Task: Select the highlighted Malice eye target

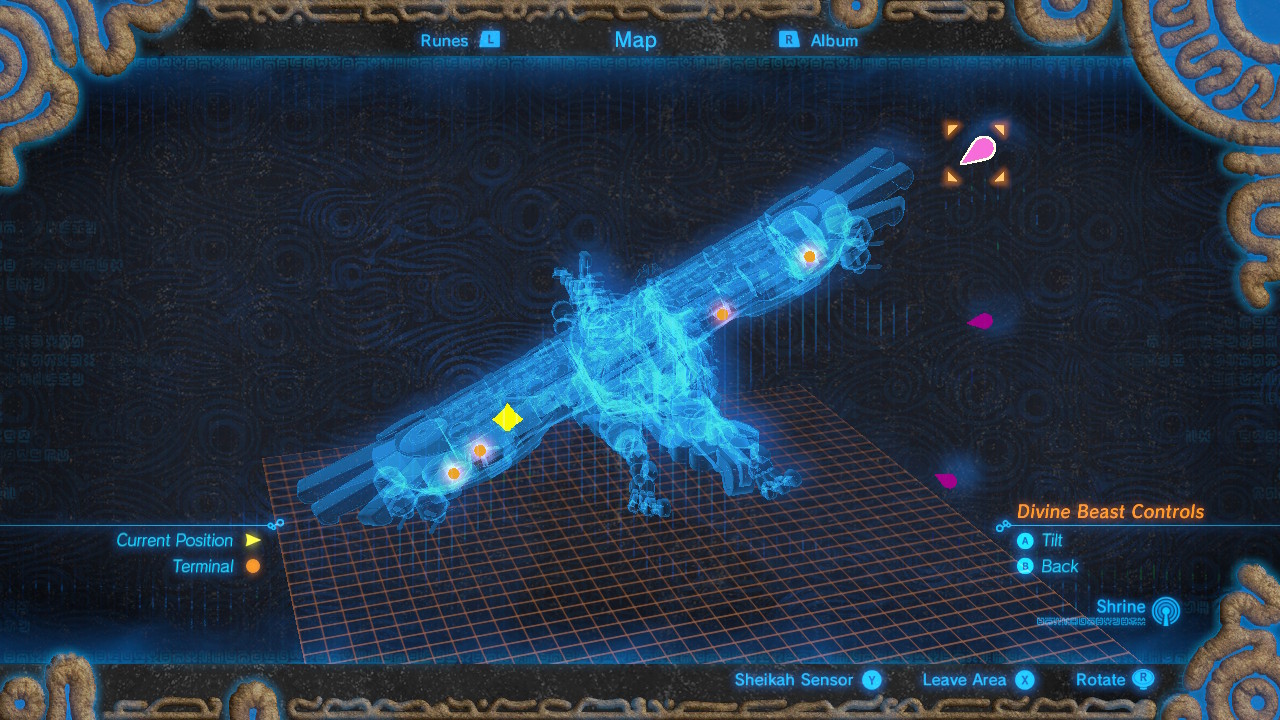Action: [978, 148]
